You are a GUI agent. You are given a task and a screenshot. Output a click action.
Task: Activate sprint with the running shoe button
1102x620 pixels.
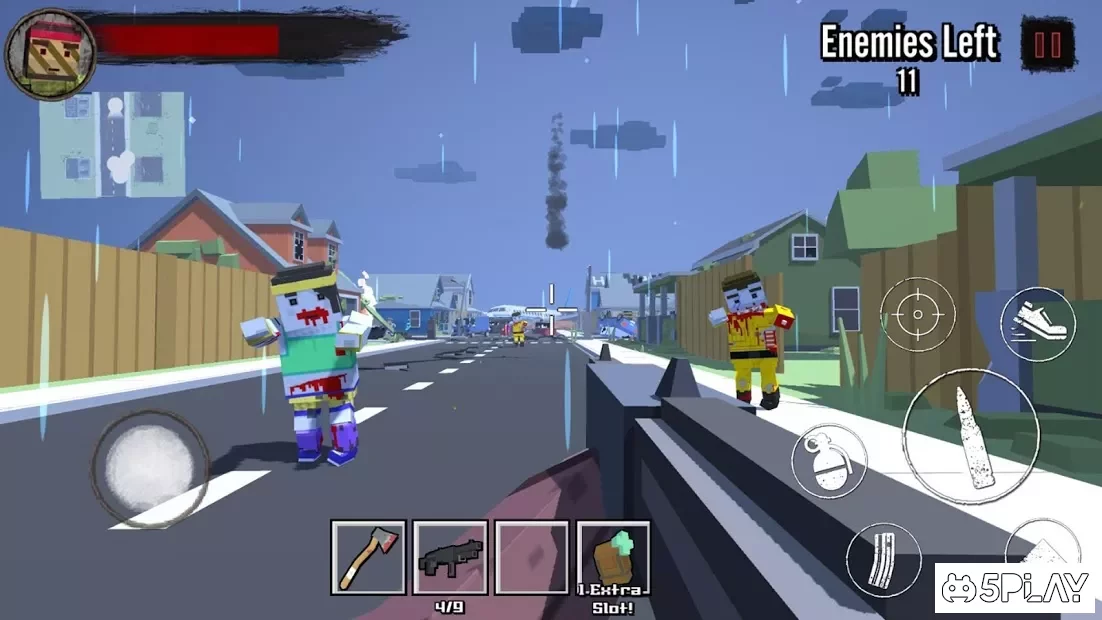(x=1037, y=324)
